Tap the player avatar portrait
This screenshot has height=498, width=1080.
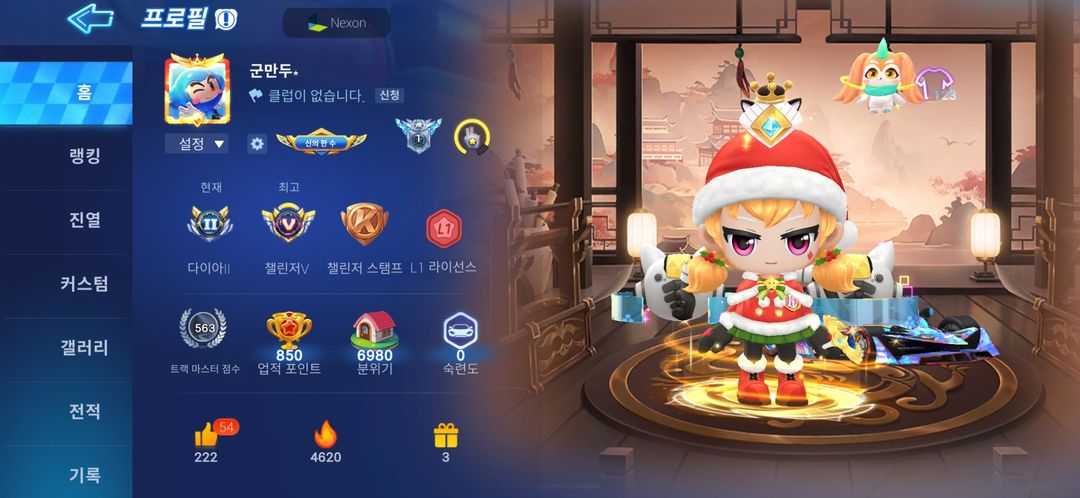tap(197, 89)
